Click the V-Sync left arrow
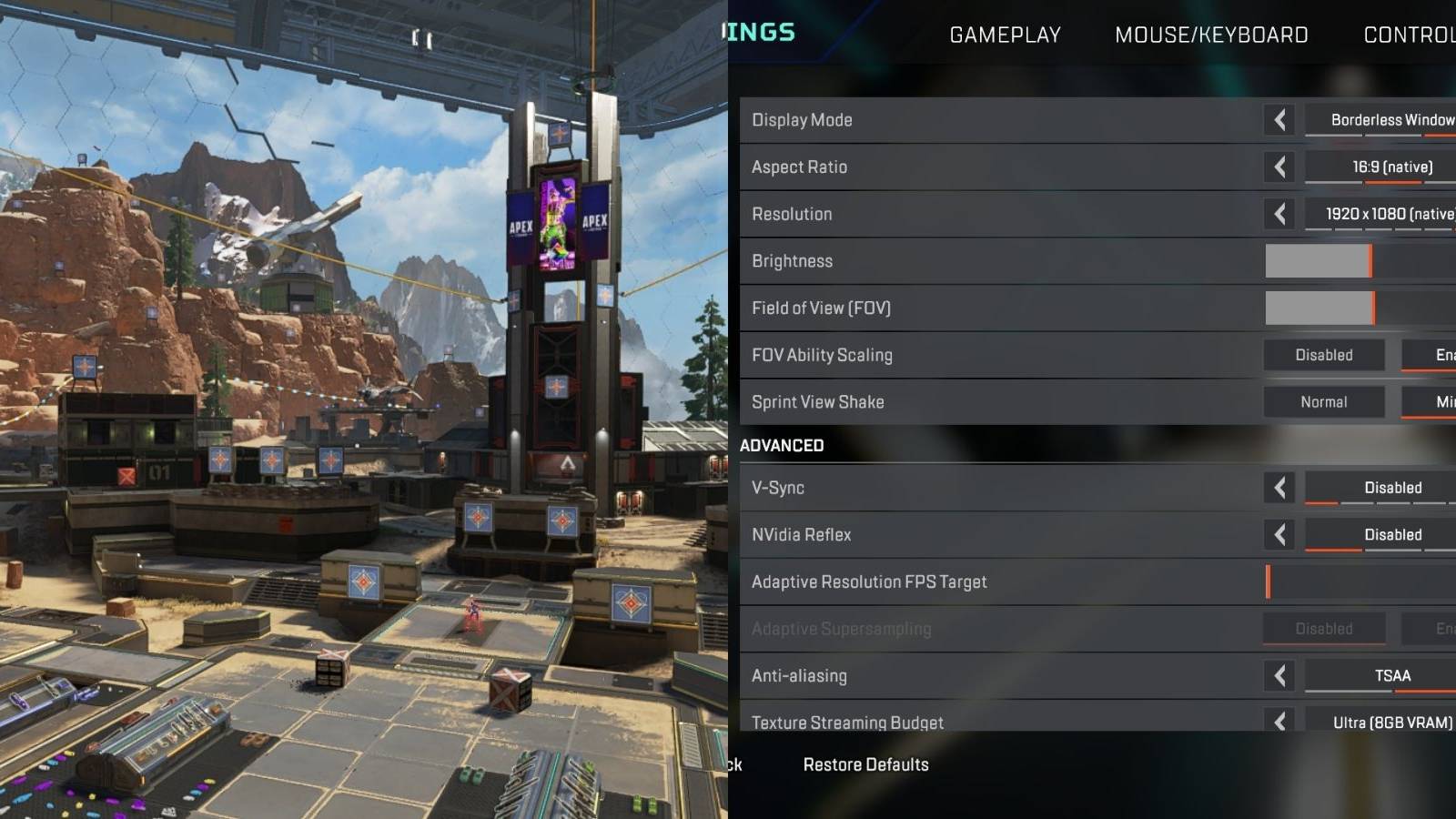The width and height of the screenshot is (1456, 819). point(1279,487)
